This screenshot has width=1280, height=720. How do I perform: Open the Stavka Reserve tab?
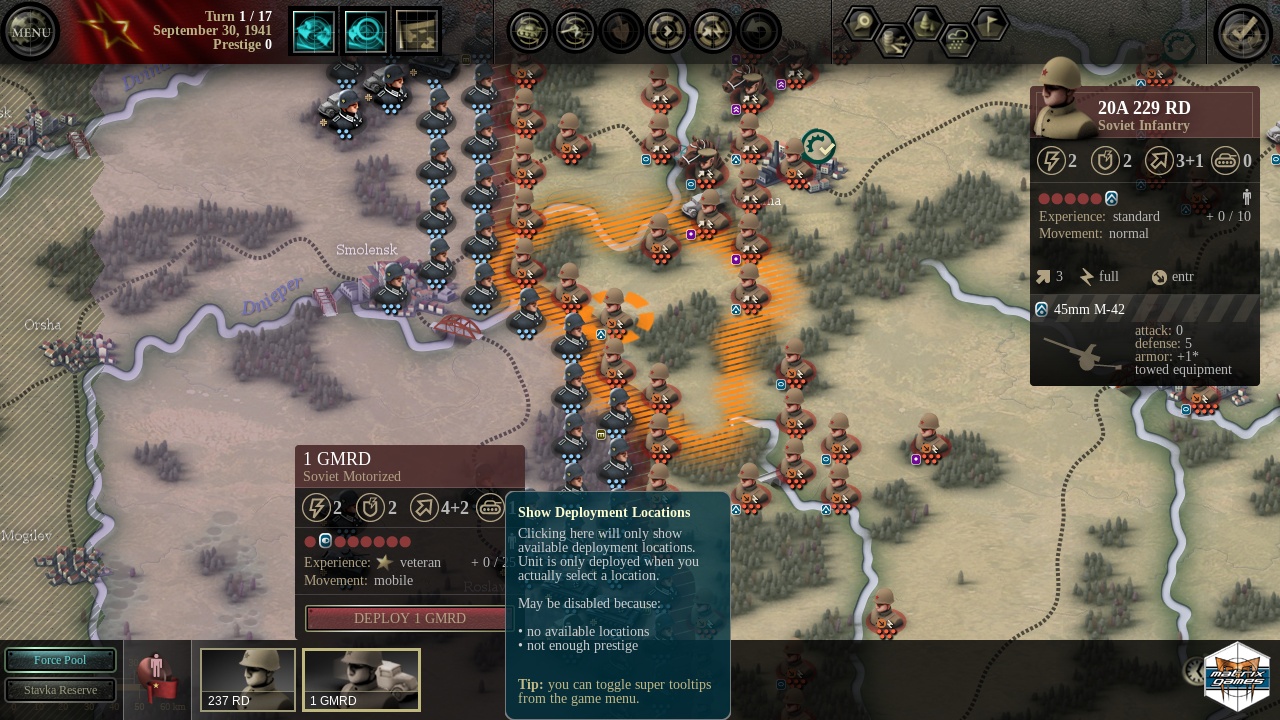click(60, 690)
